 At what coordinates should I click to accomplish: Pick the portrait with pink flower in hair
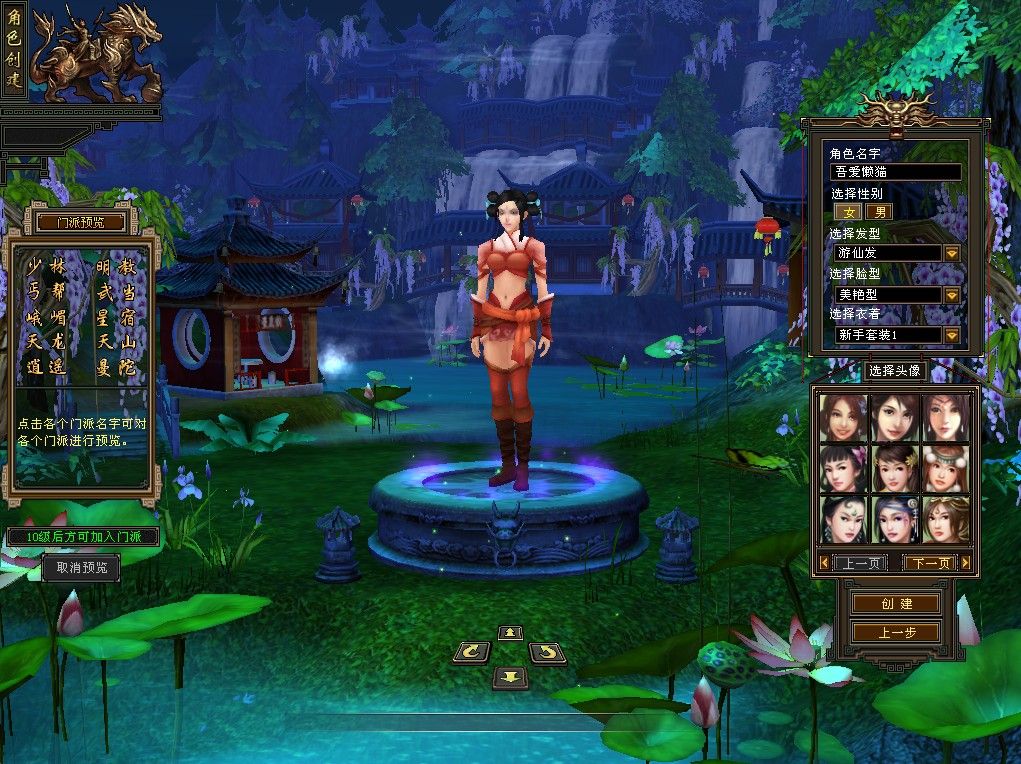(x=843, y=468)
